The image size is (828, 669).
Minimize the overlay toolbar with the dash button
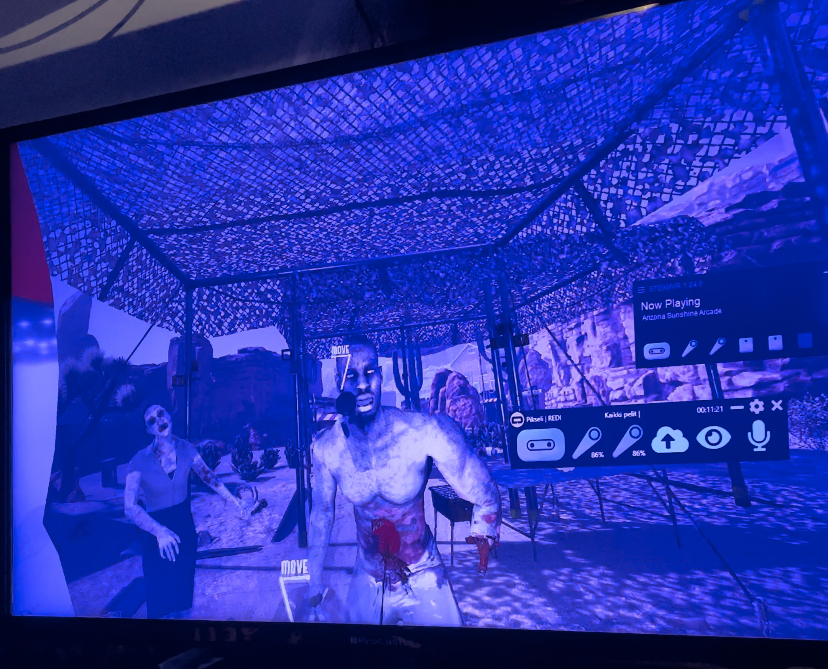[737, 408]
